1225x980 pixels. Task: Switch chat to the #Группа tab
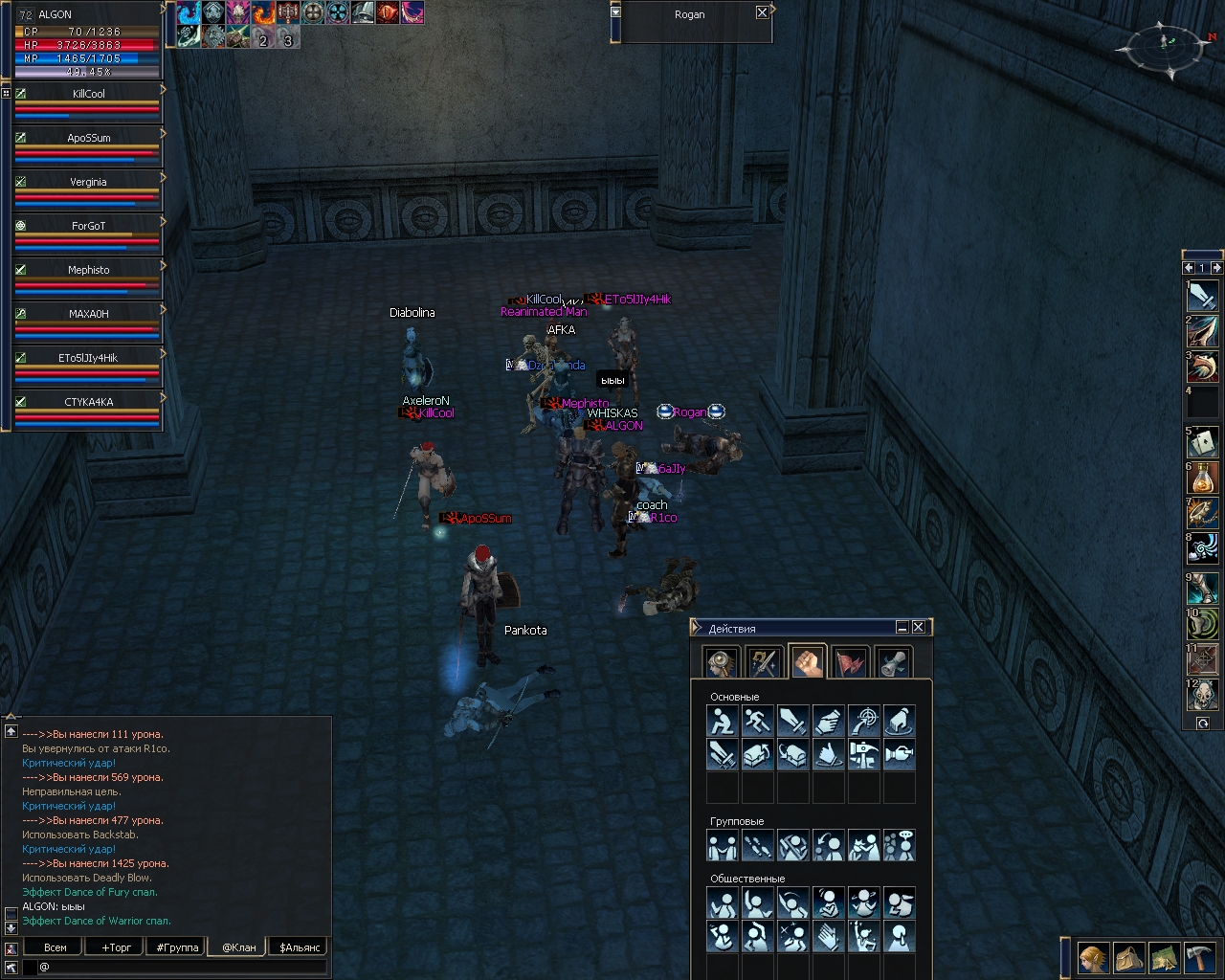177,947
